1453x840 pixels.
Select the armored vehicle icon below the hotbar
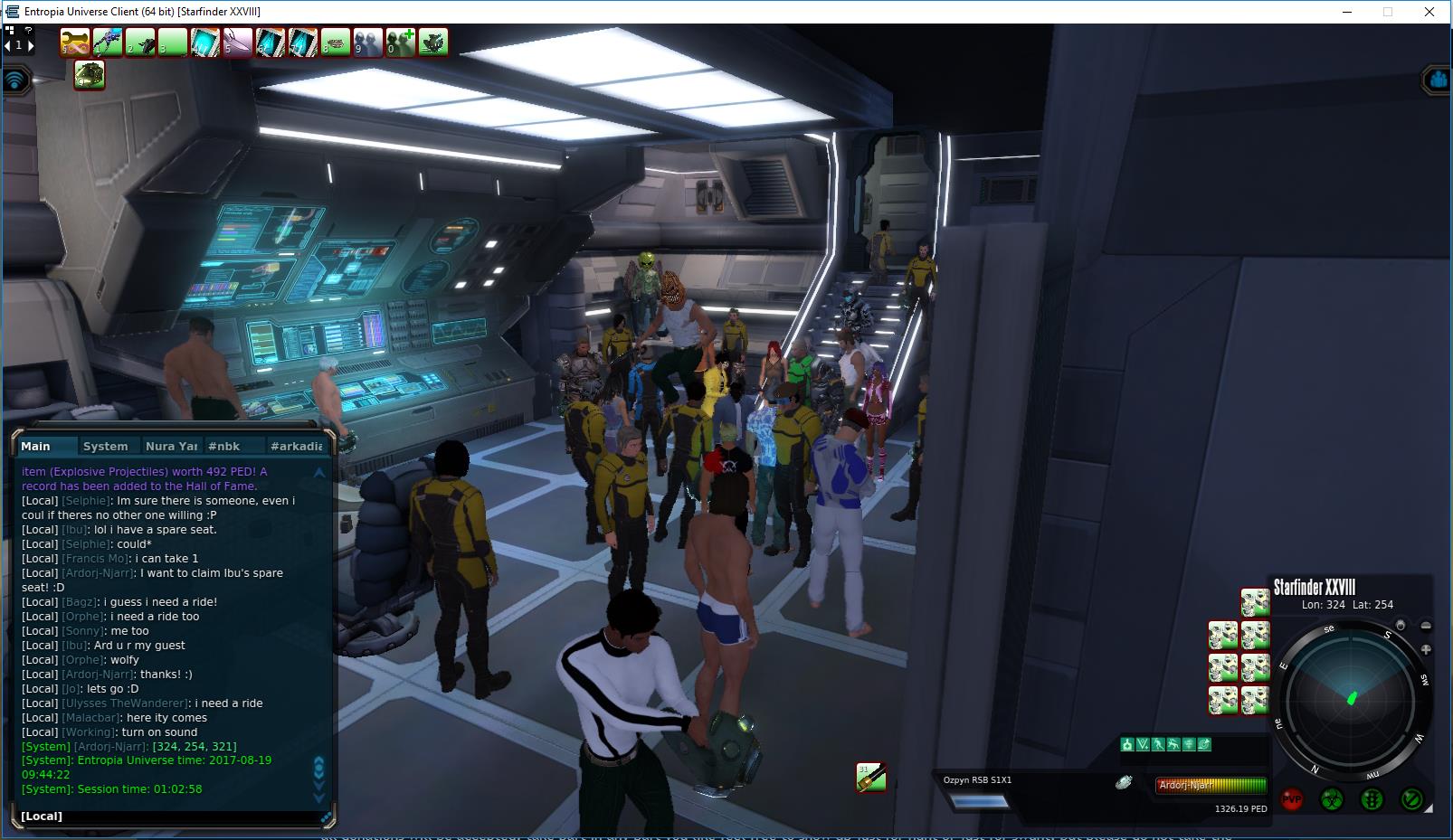click(89, 75)
